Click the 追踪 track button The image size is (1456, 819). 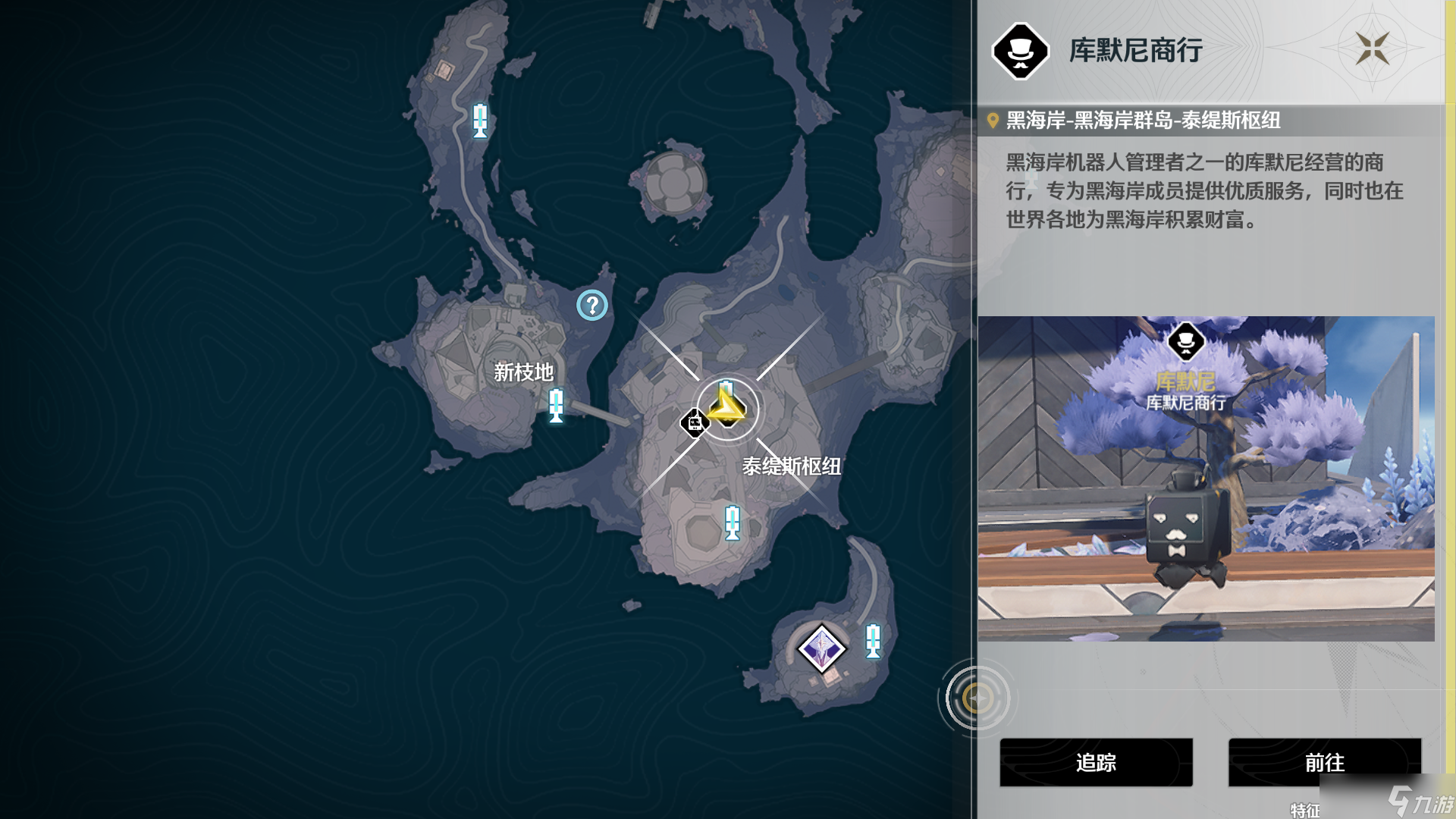pos(1096,762)
